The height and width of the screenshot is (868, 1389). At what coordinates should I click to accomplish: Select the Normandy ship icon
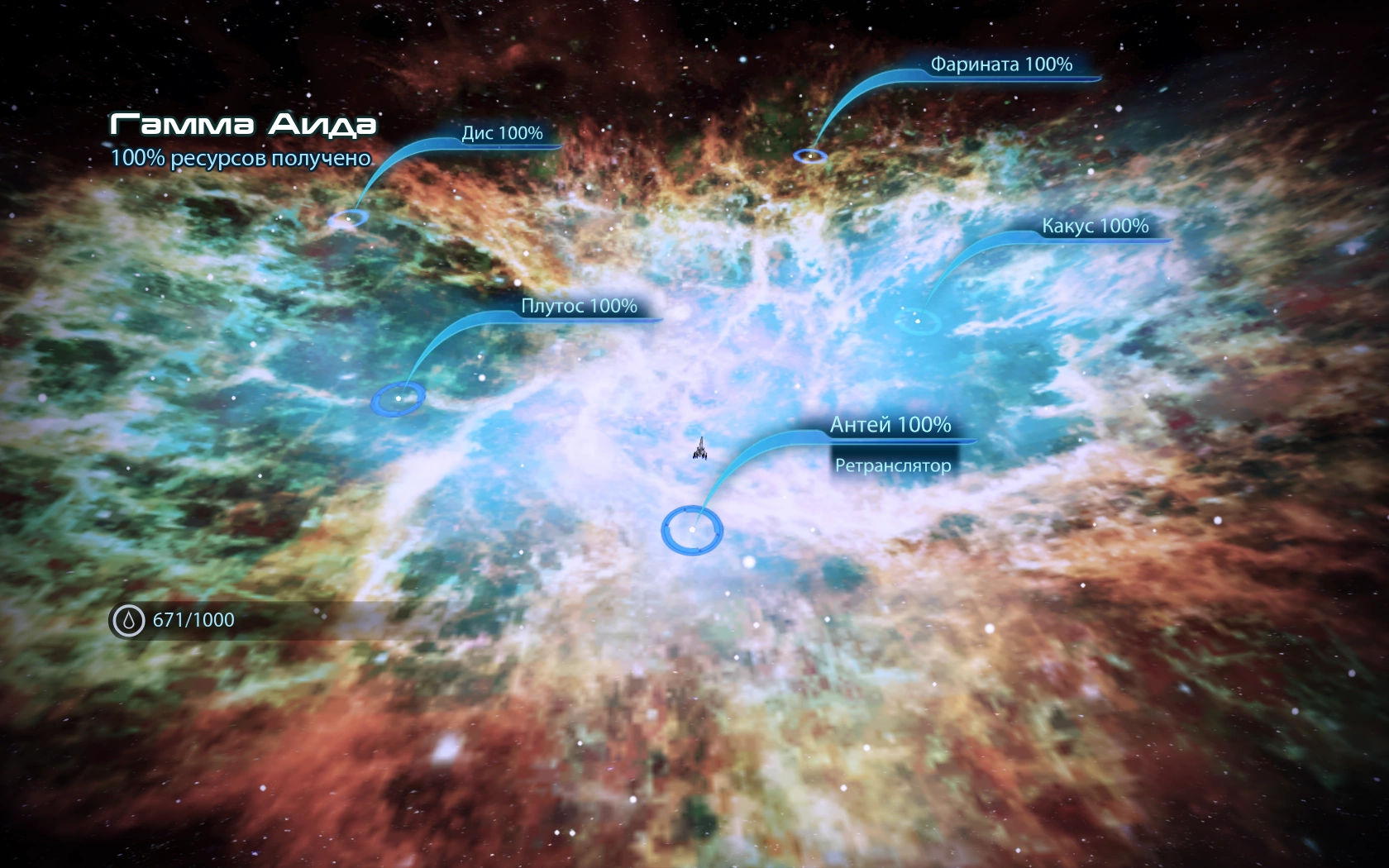699,451
